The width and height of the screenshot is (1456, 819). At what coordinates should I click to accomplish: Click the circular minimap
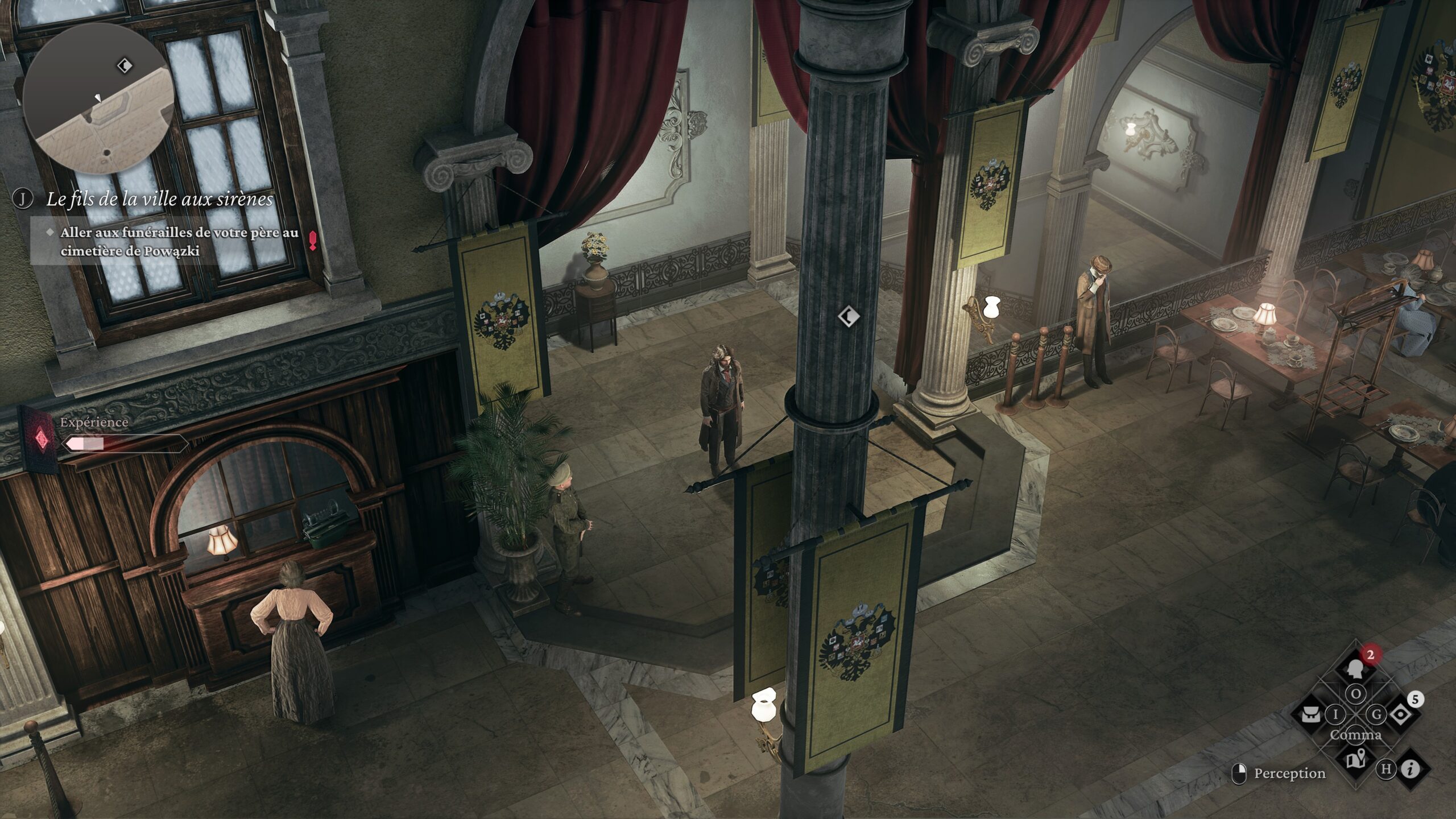98,98
